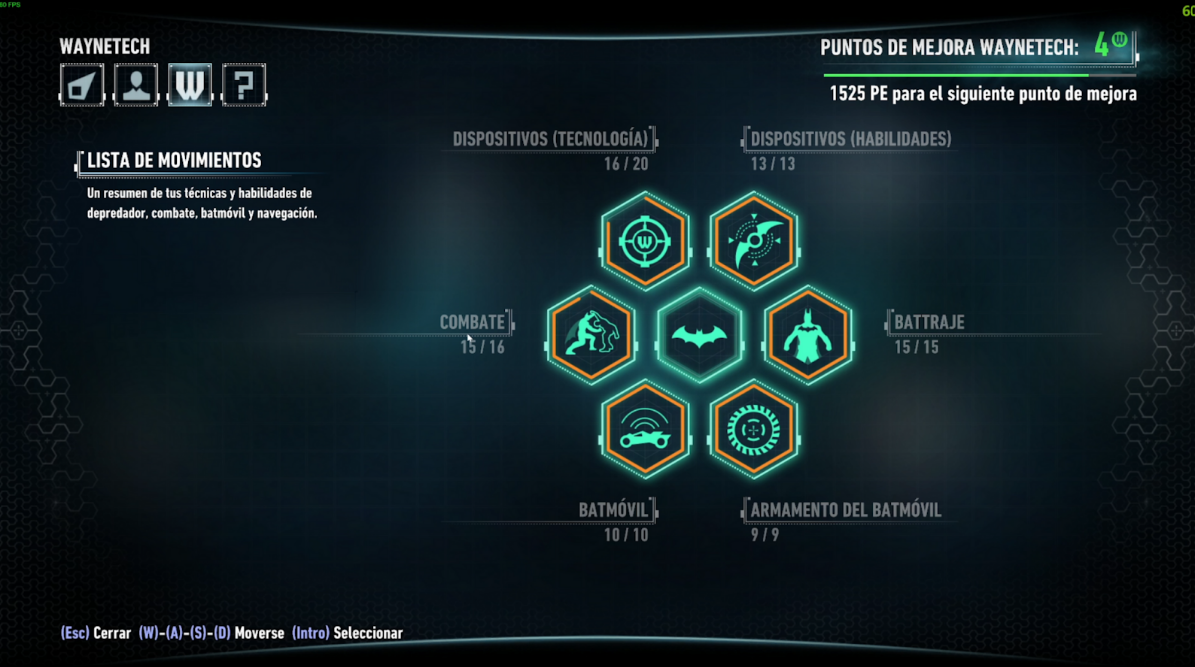The image size is (1195, 667).
Task: Select the map tab icon
Action: pos(82,85)
